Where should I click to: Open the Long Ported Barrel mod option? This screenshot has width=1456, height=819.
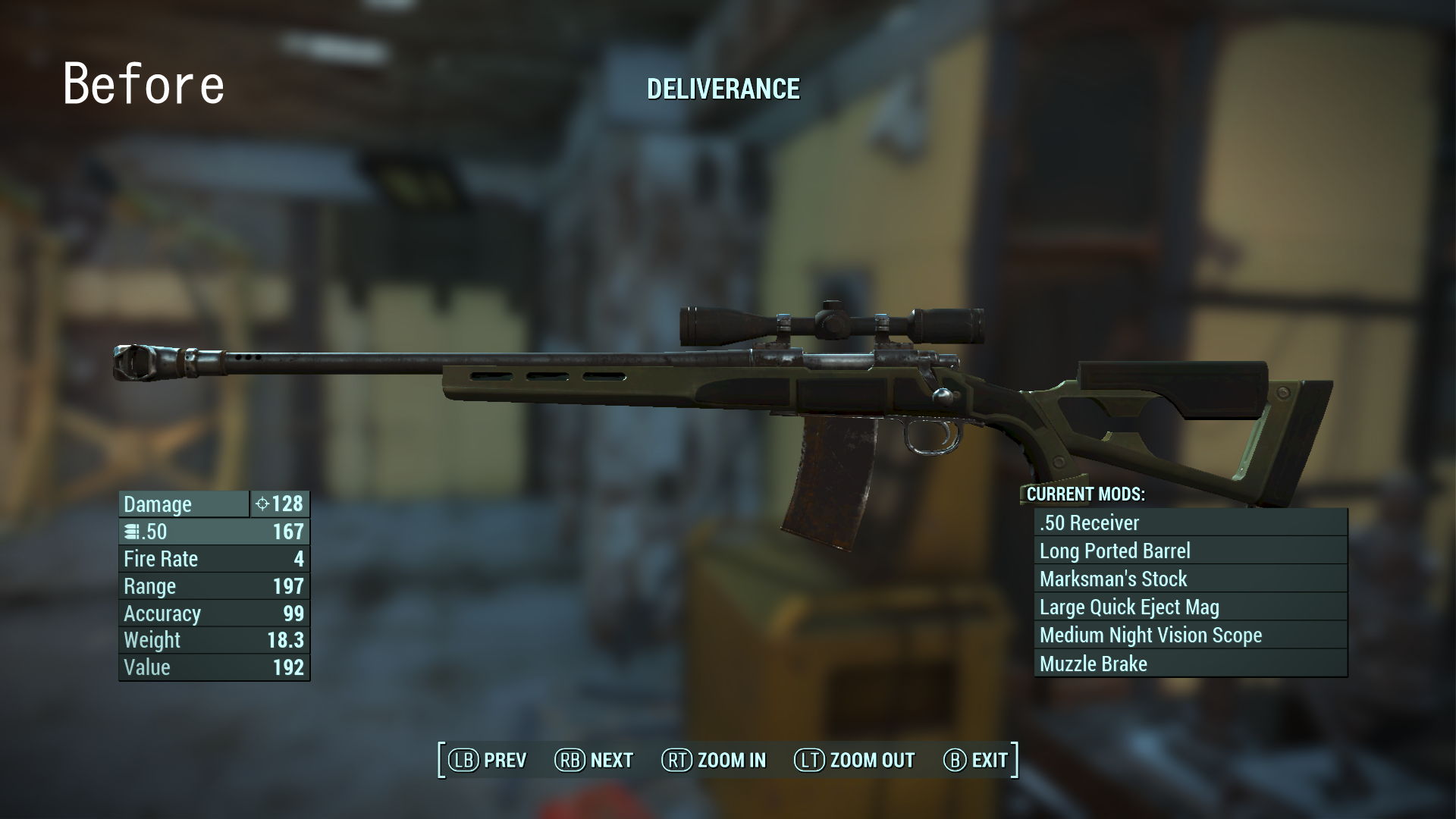pos(1116,551)
